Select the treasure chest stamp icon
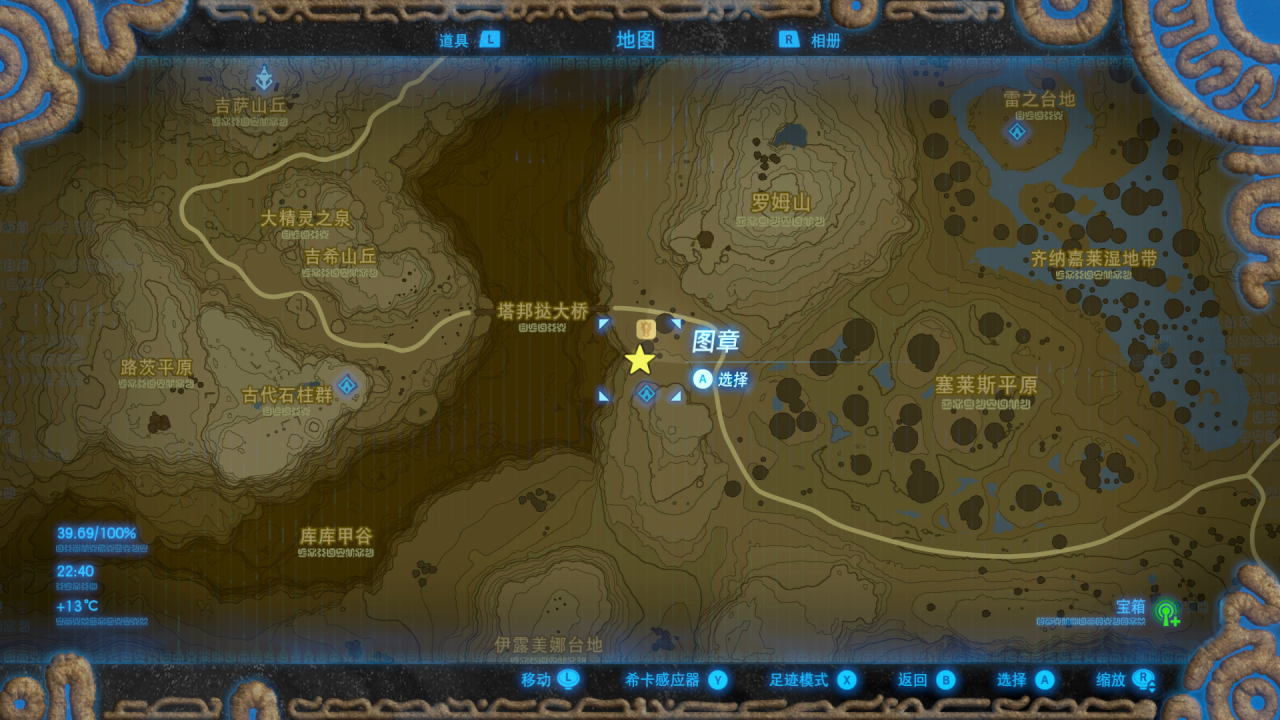This screenshot has height=720, width=1280. click(646, 330)
